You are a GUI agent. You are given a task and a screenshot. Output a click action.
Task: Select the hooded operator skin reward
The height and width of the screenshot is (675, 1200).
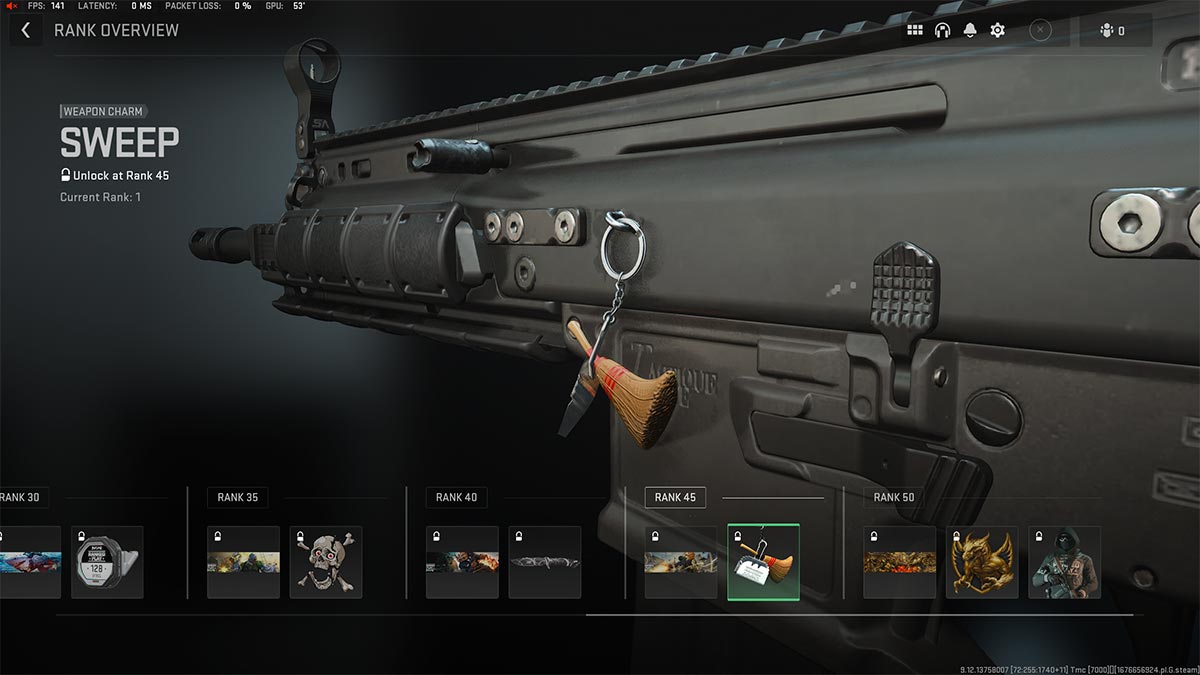1064,563
